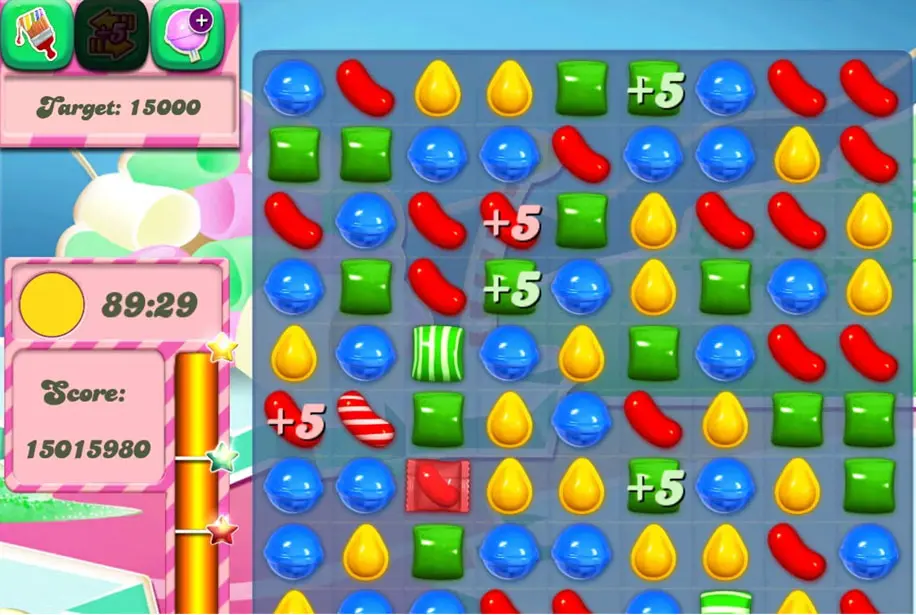The width and height of the screenshot is (916, 615).
Task: Choose the red wrapped candy
Action: (x=437, y=487)
